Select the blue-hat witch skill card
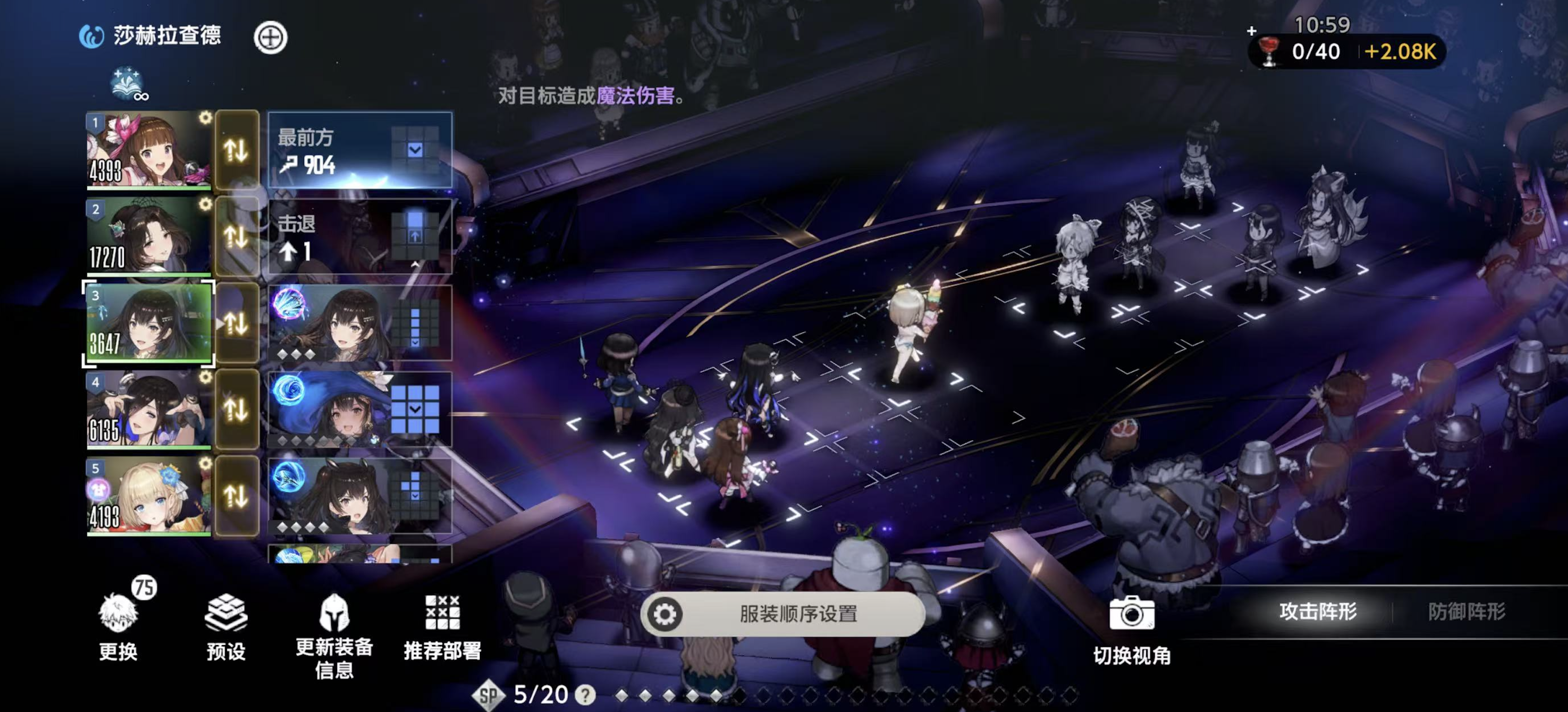 (360, 409)
